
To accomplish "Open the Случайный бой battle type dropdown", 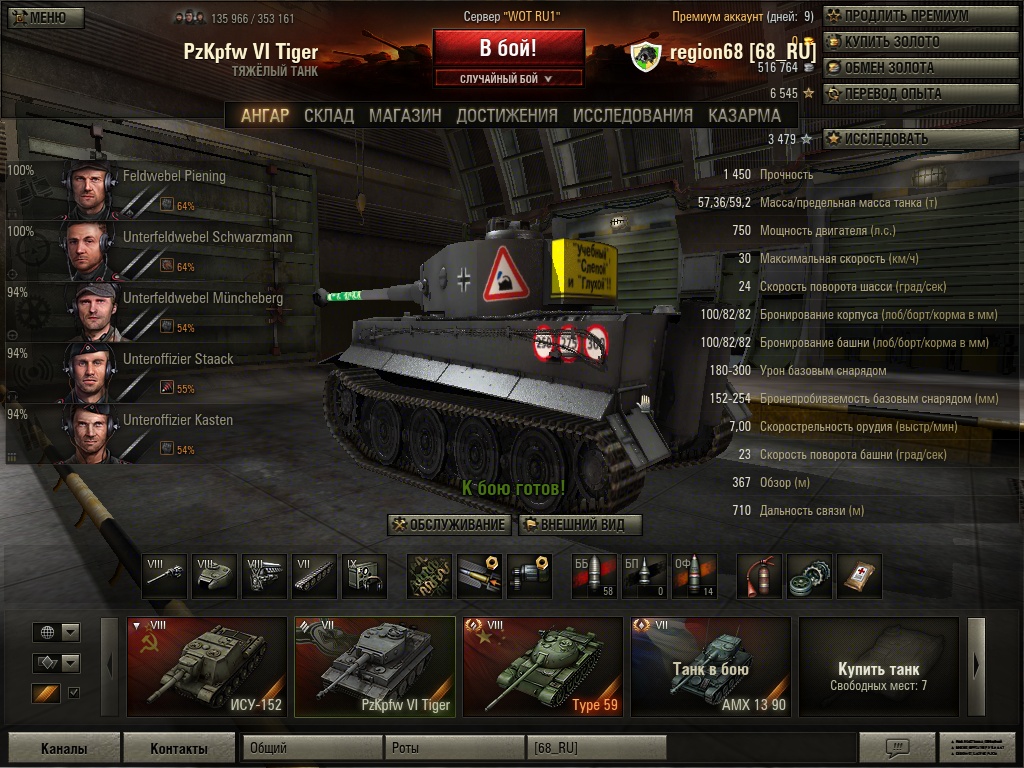I will coord(508,78).
